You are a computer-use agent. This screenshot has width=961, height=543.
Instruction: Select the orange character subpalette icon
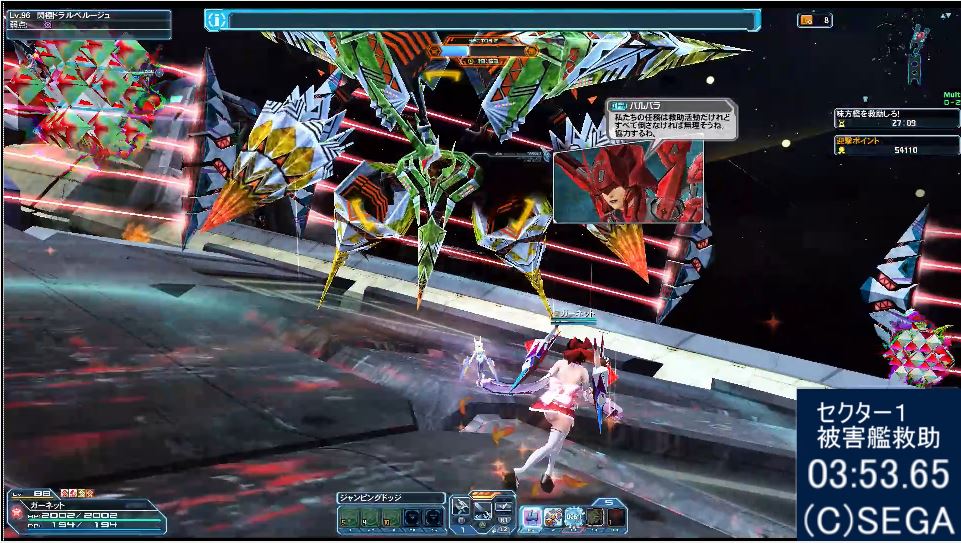(553, 517)
